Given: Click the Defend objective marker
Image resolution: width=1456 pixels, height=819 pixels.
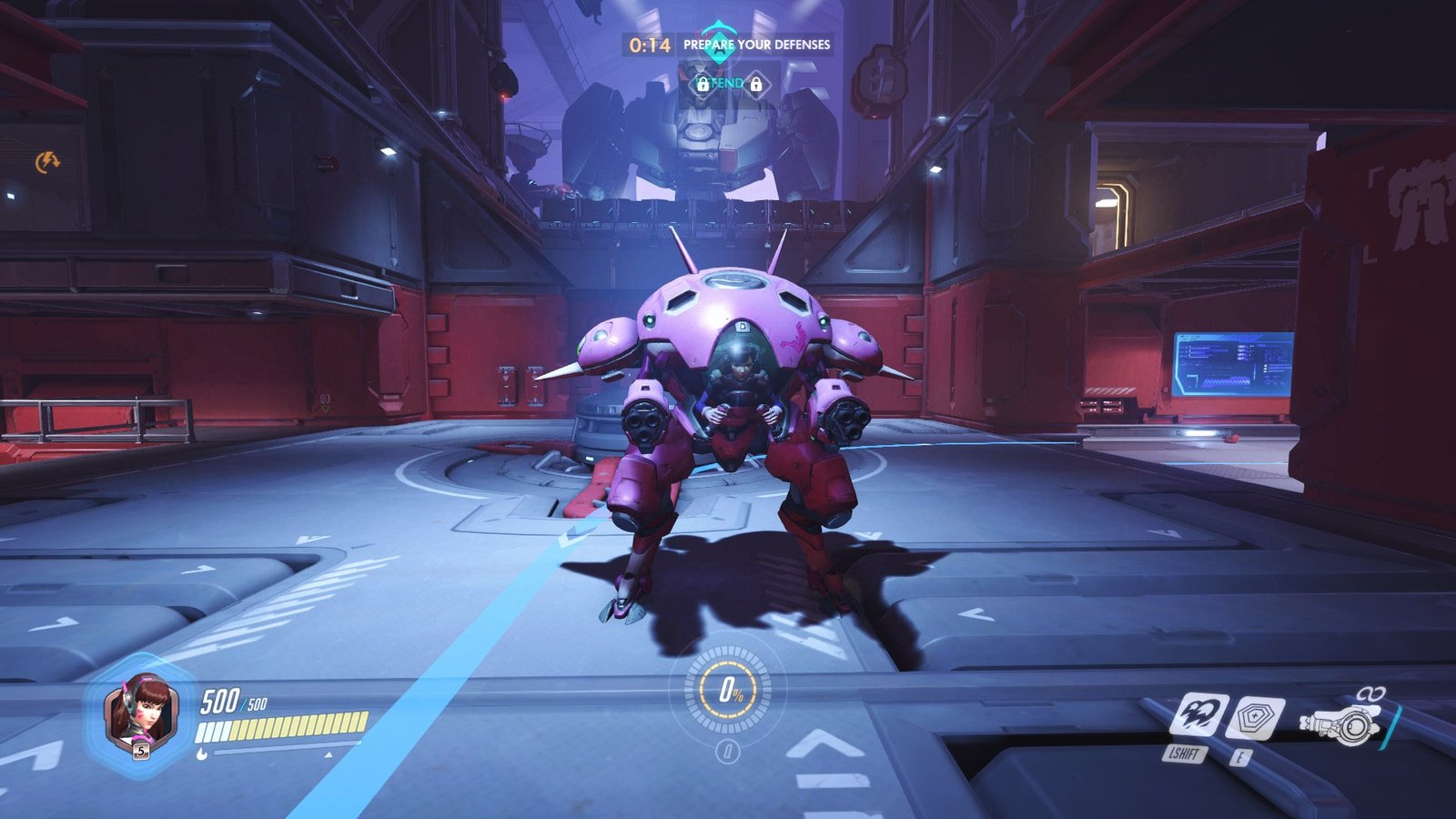Looking at the screenshot, I should pos(728,83).
